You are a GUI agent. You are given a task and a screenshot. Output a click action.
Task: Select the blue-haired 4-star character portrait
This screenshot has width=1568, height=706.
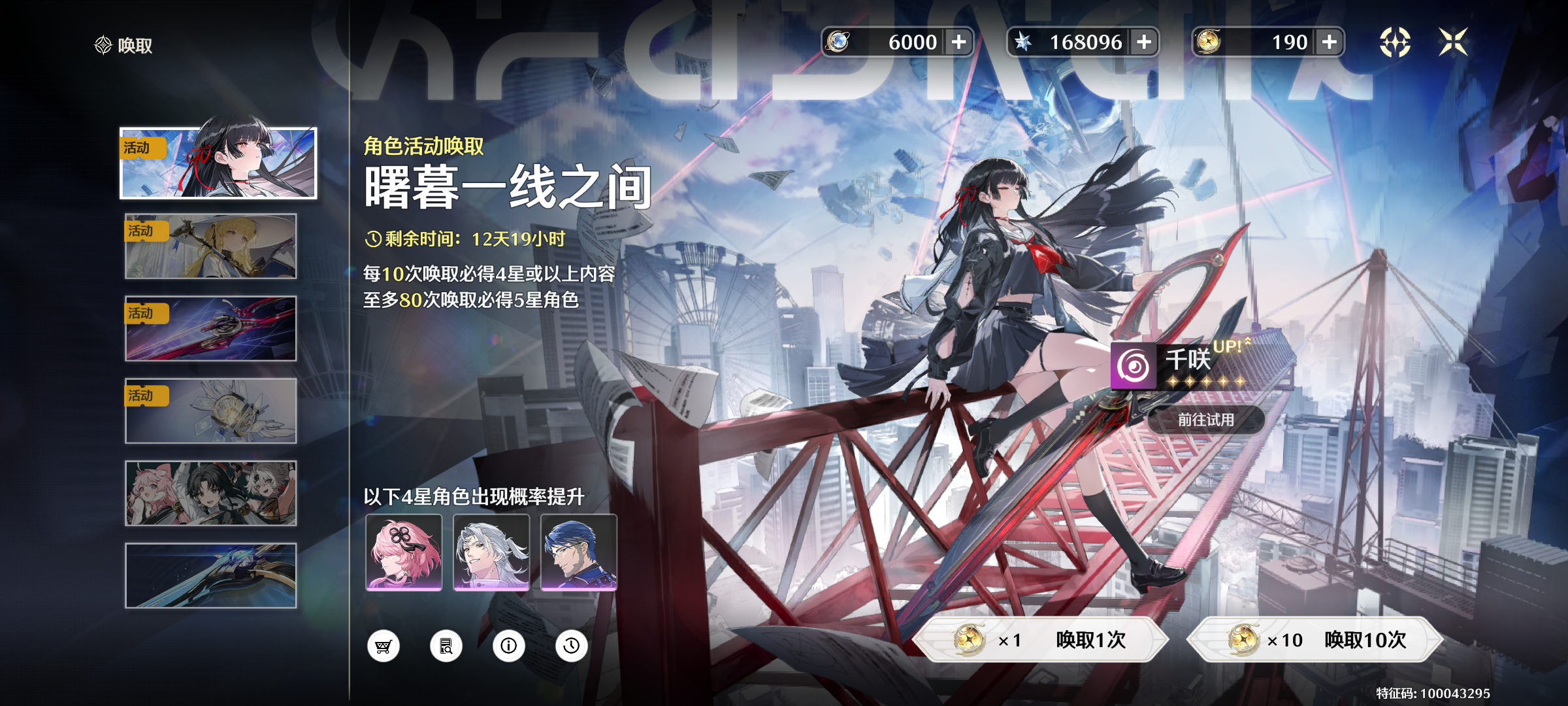click(578, 552)
